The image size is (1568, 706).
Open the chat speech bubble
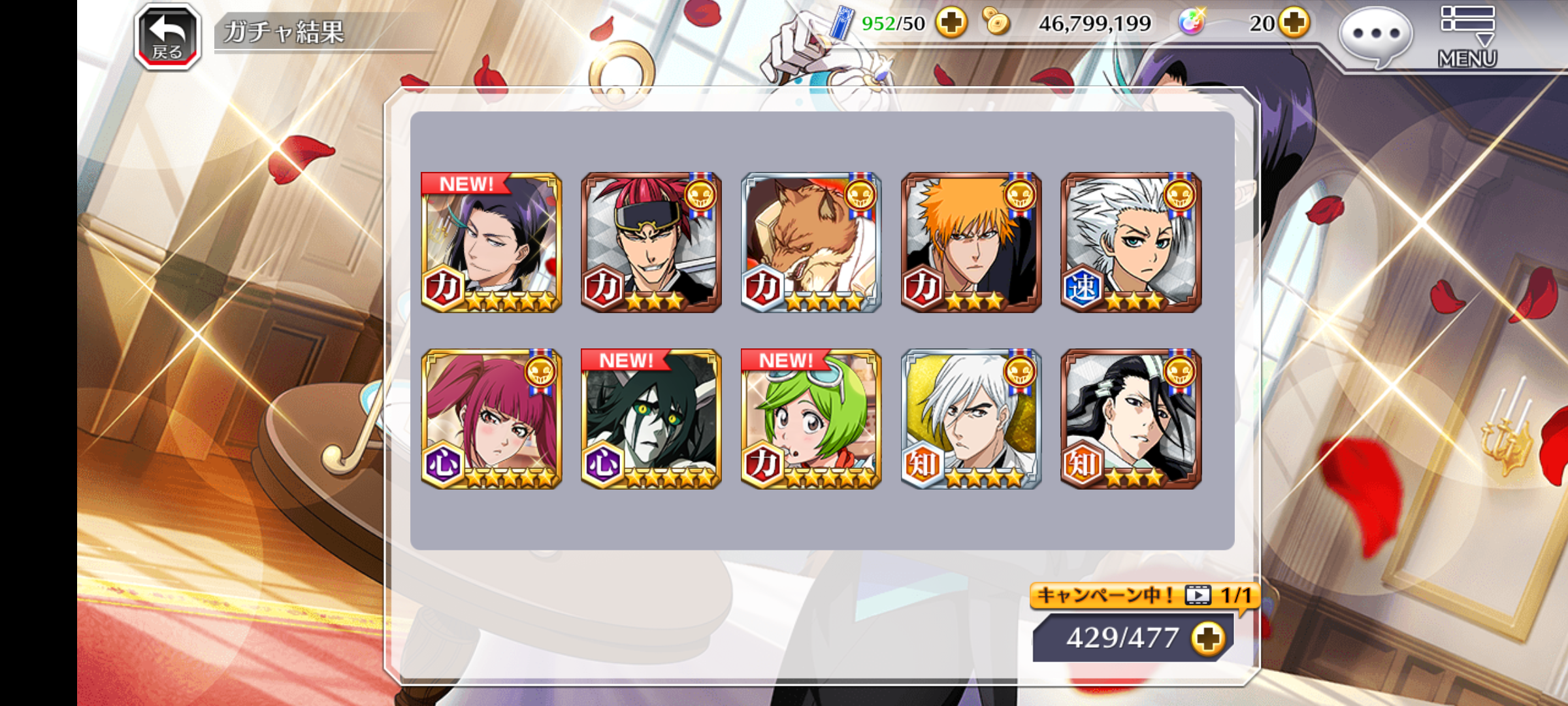coord(1375,36)
